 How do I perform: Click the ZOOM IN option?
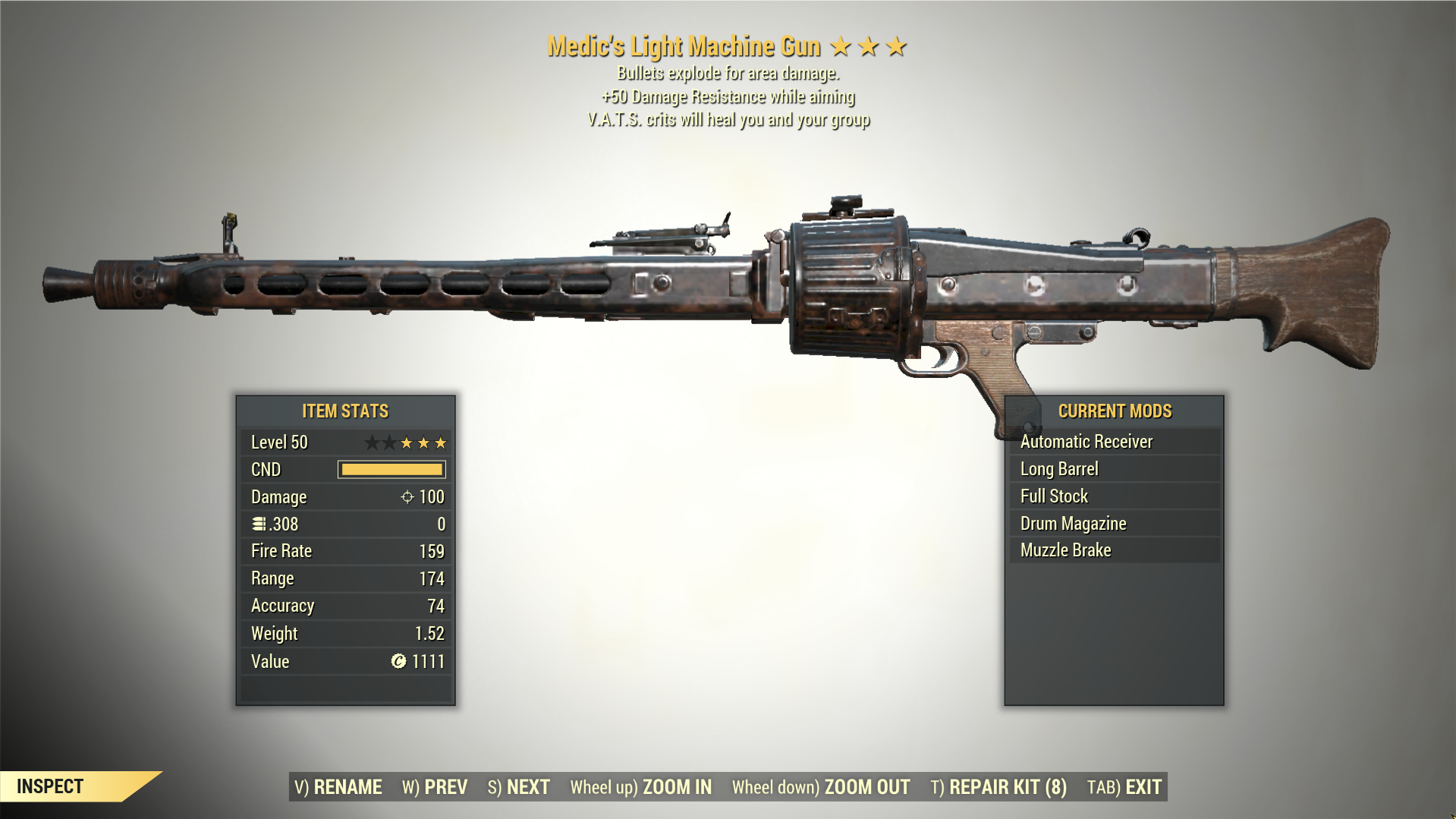pyautogui.click(x=674, y=787)
